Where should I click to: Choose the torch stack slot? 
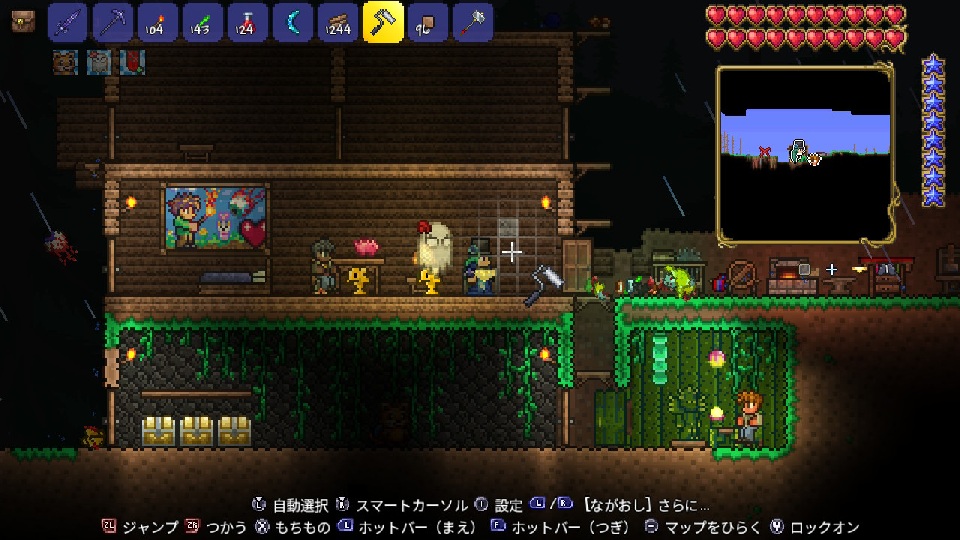(x=157, y=22)
